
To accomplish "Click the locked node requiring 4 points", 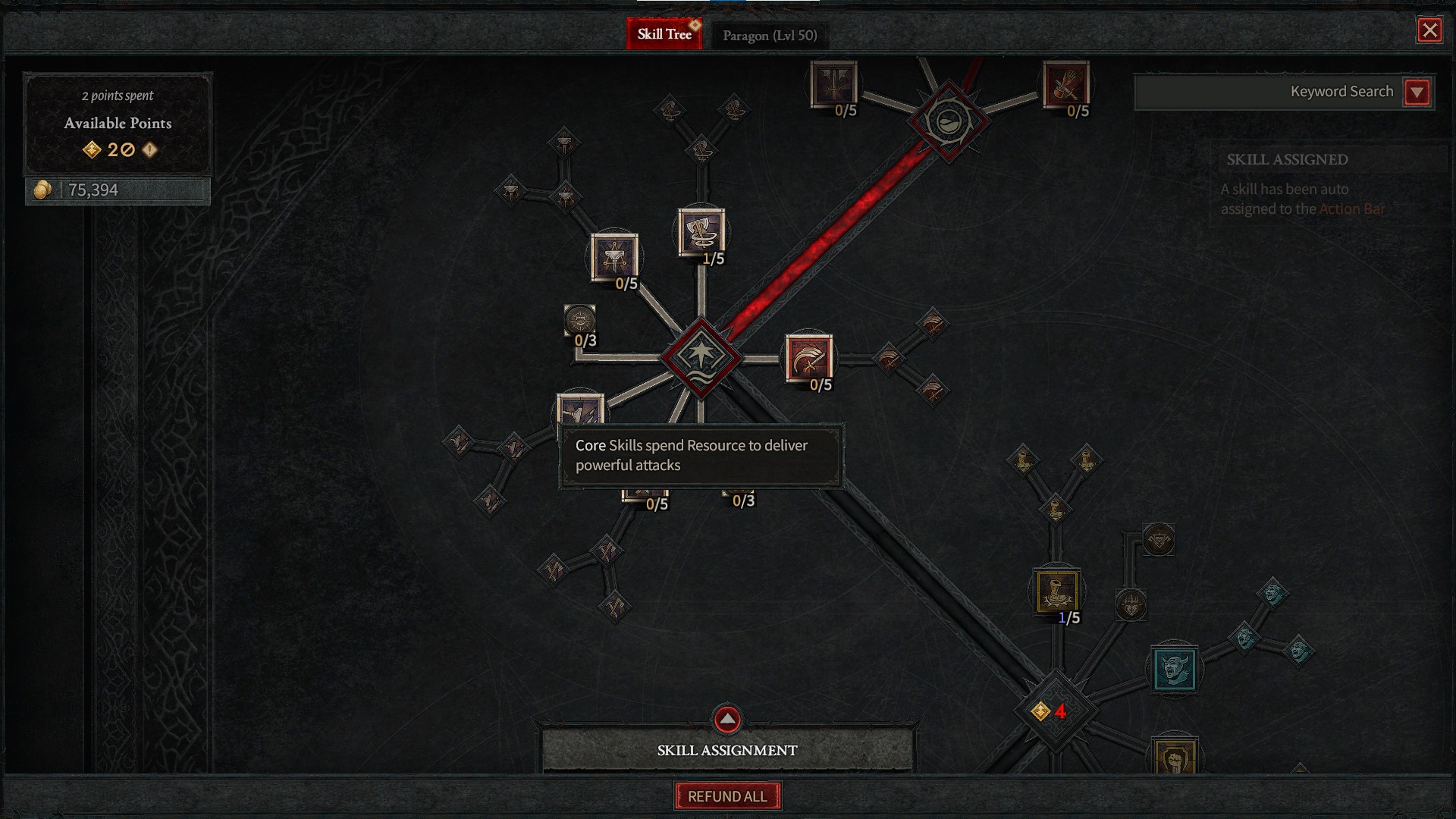I will pos(1054,711).
